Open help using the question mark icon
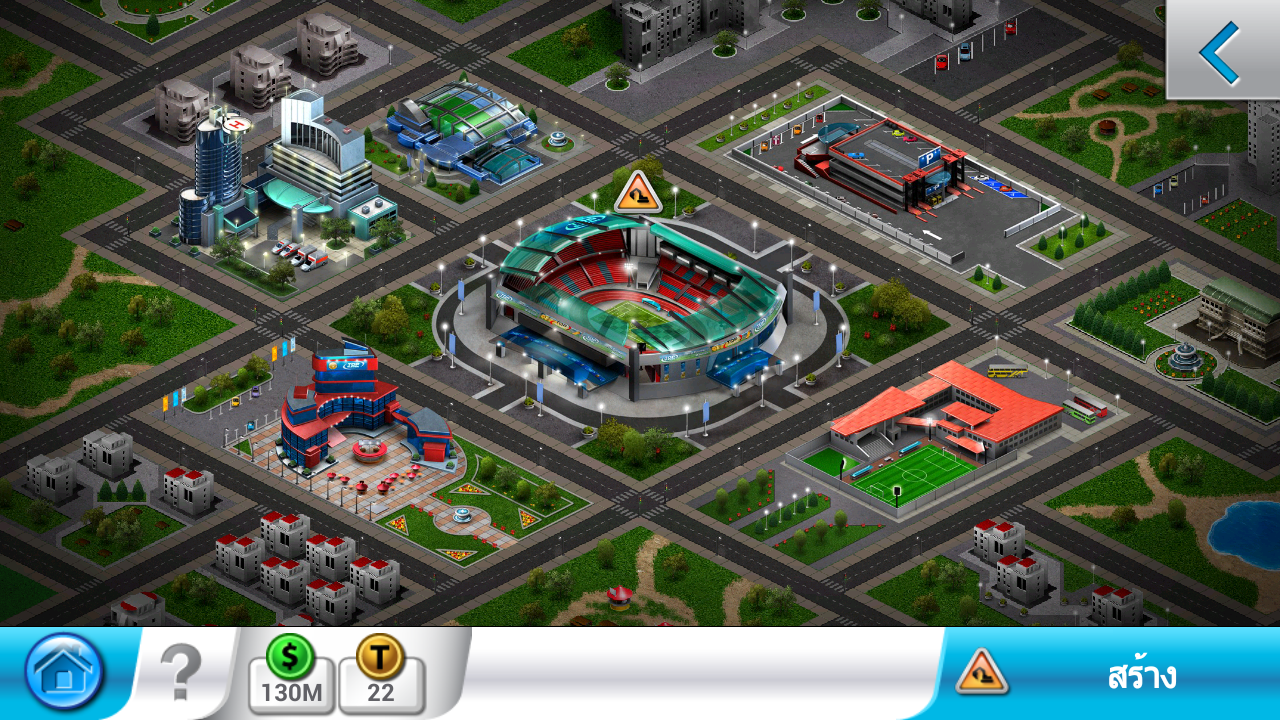 (x=180, y=673)
